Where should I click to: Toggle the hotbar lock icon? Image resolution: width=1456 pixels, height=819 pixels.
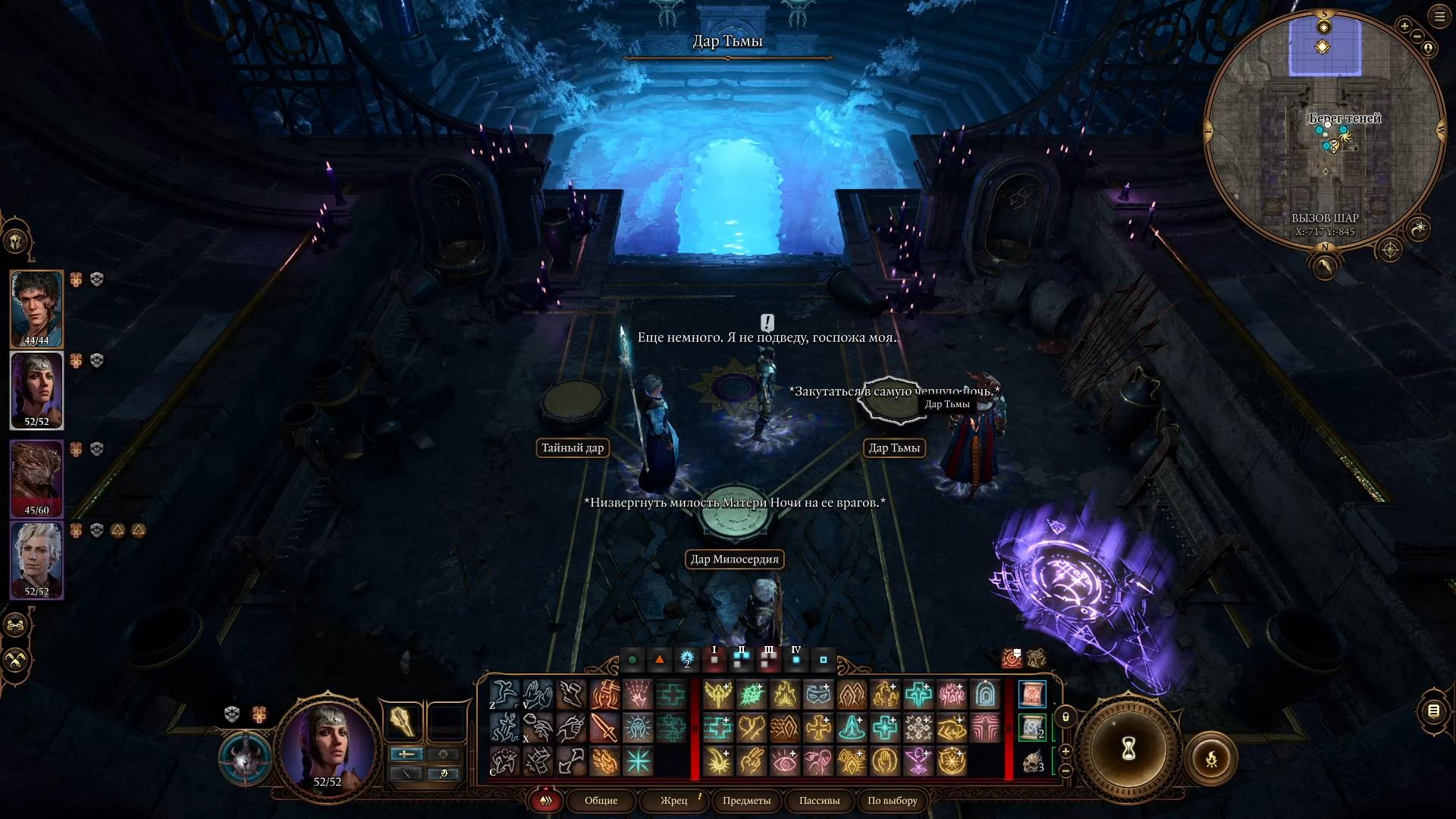(x=1065, y=717)
